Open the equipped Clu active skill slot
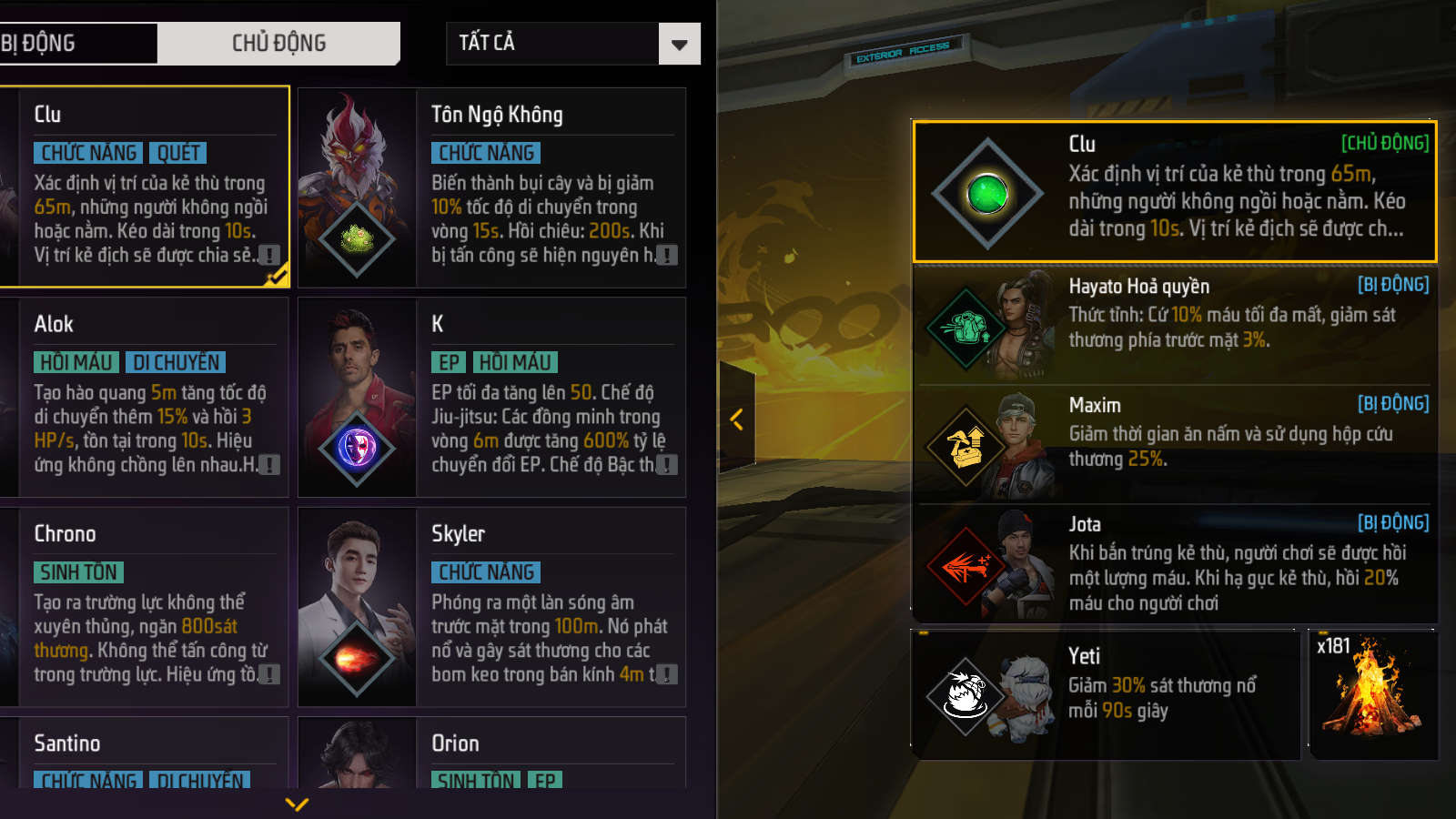Screen dimensions: 1456x819 pyautogui.click(x=1174, y=191)
